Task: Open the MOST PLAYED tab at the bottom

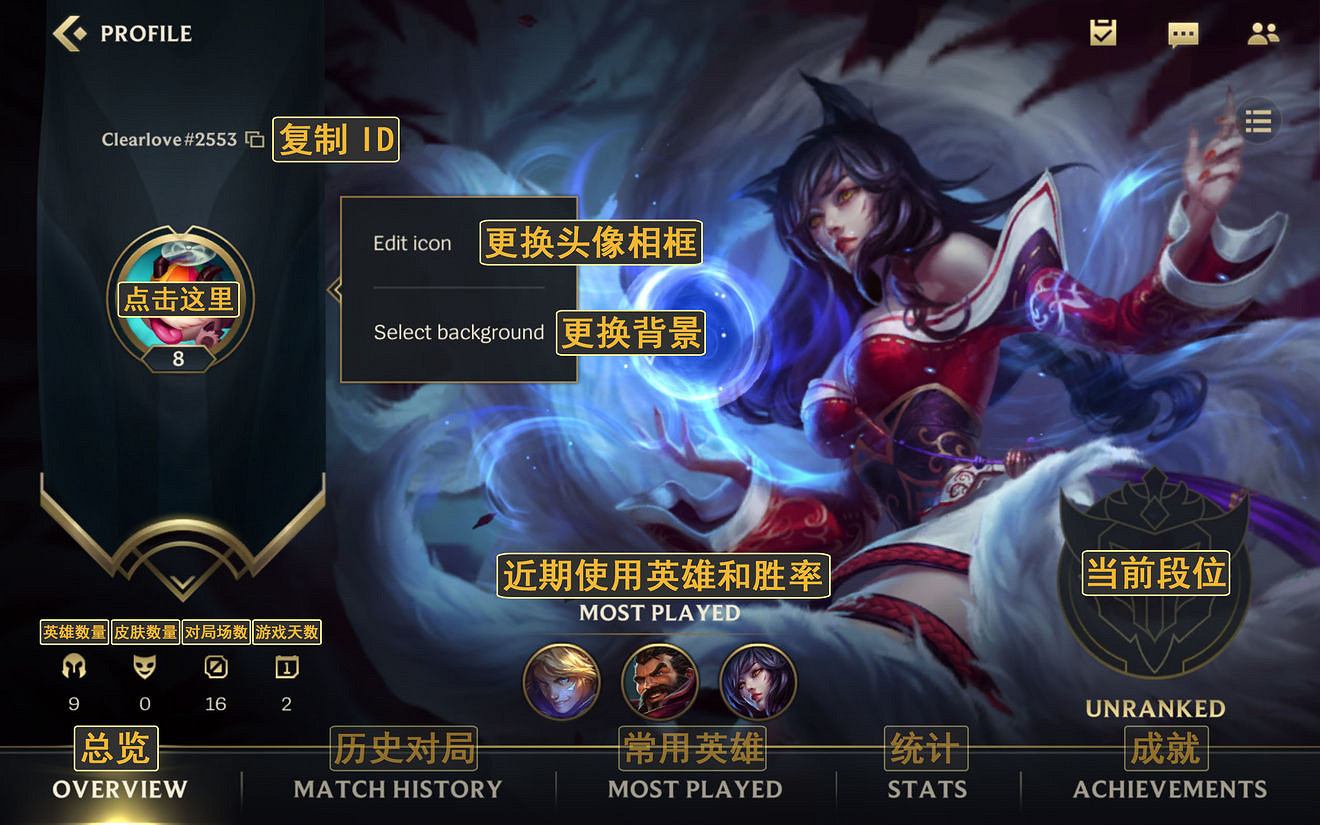Action: point(694,789)
